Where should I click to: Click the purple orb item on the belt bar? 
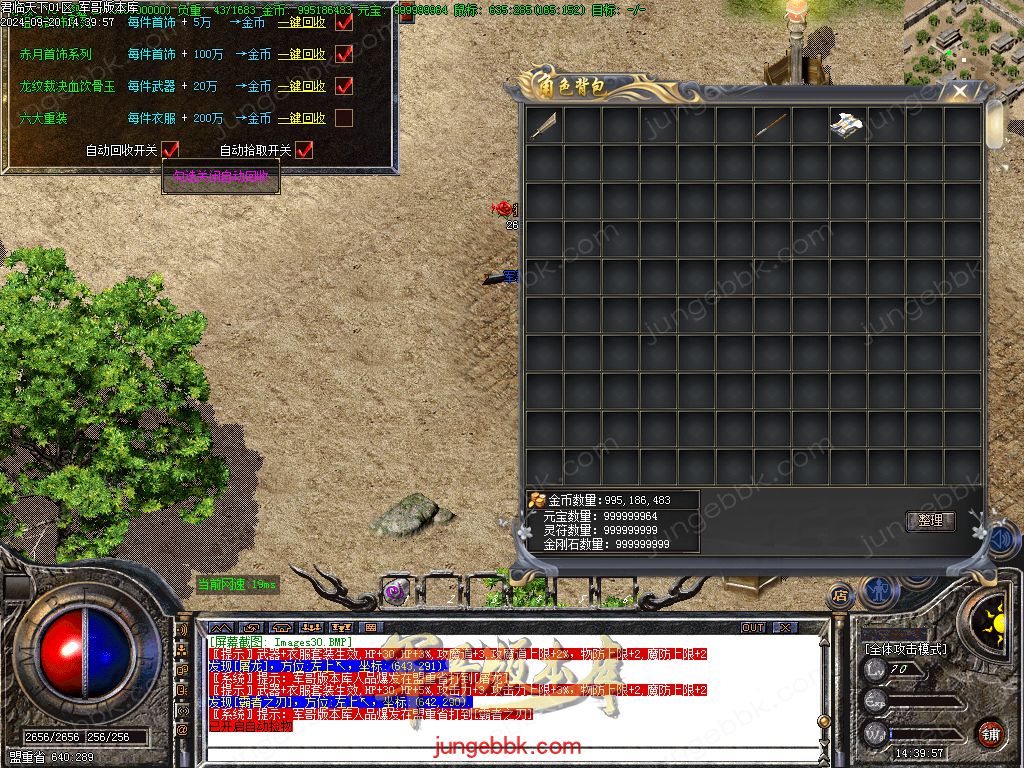394,591
